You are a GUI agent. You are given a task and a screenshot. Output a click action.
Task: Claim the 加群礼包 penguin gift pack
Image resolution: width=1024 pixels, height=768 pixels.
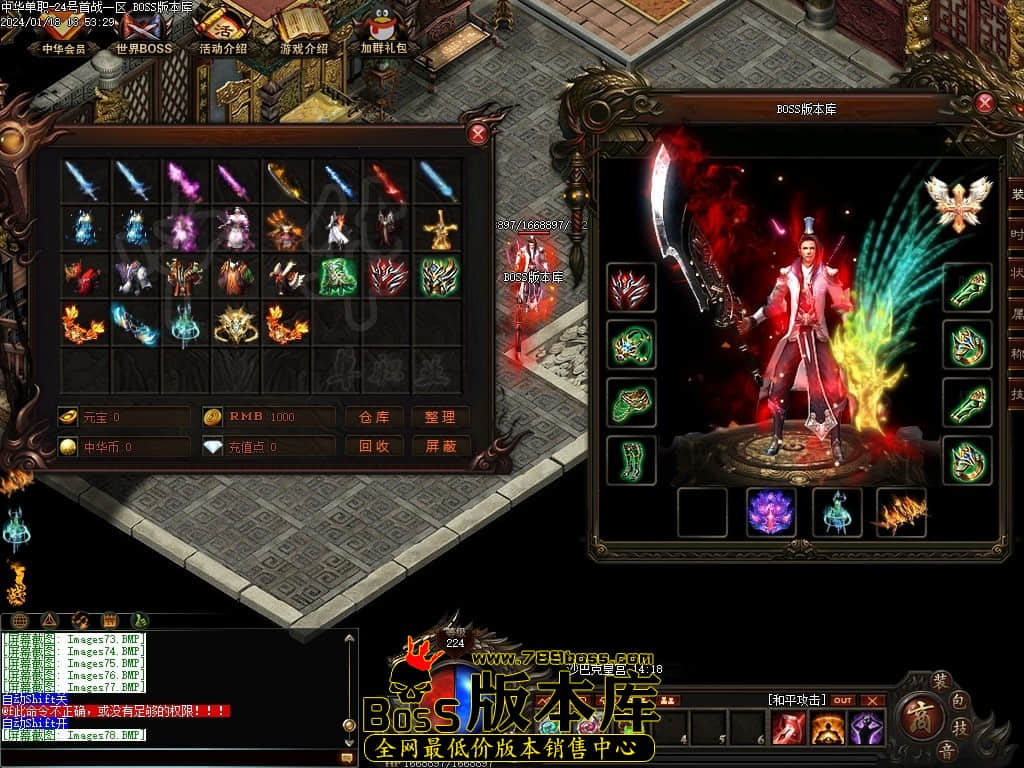383,33
